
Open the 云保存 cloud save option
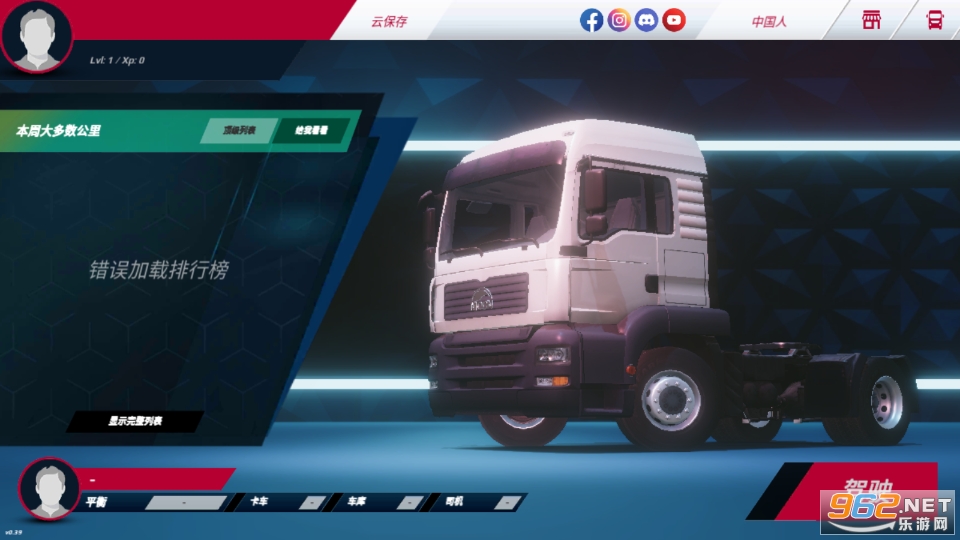click(x=389, y=21)
